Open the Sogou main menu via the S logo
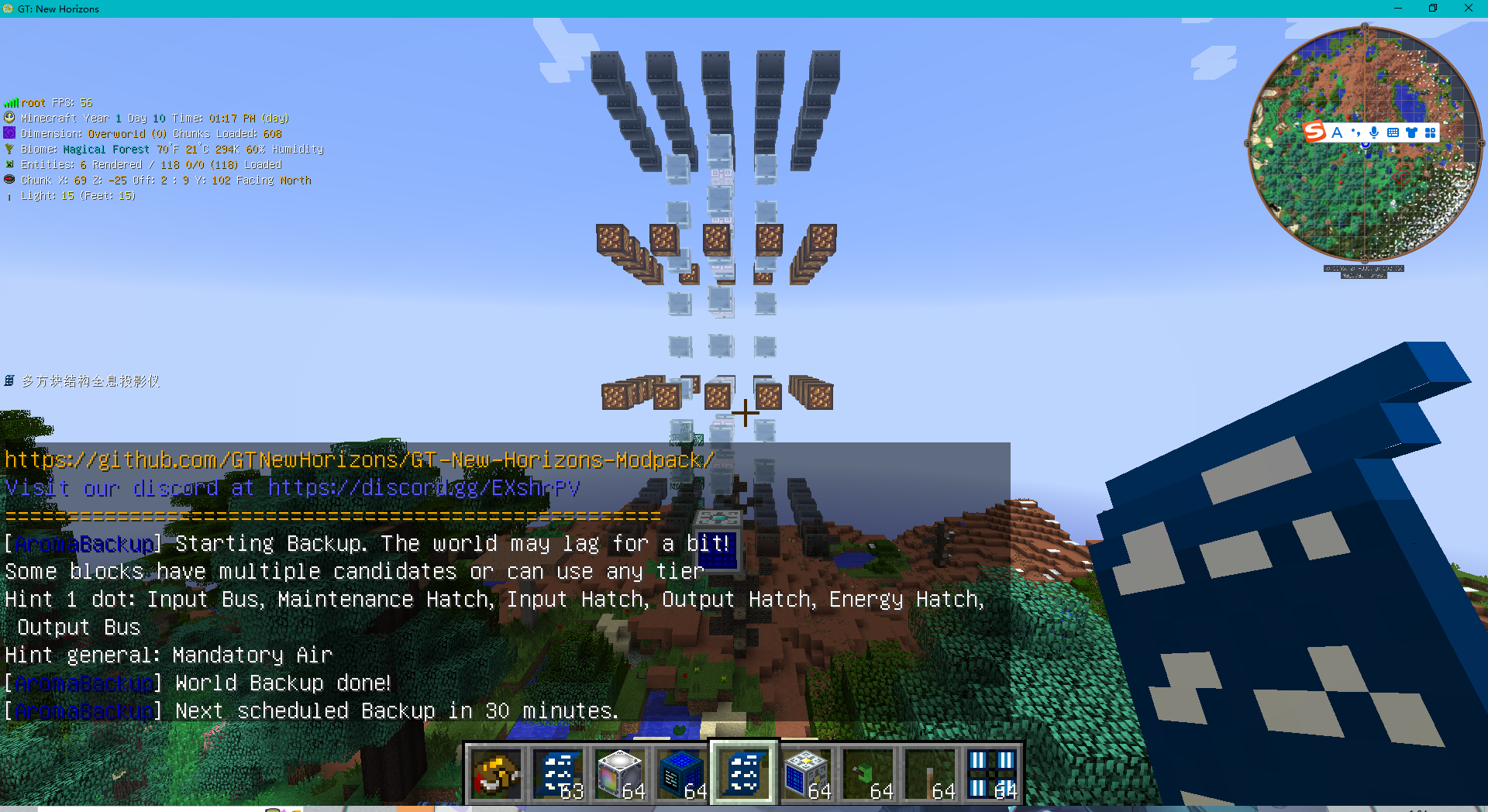The image size is (1488, 812). coord(1316,132)
